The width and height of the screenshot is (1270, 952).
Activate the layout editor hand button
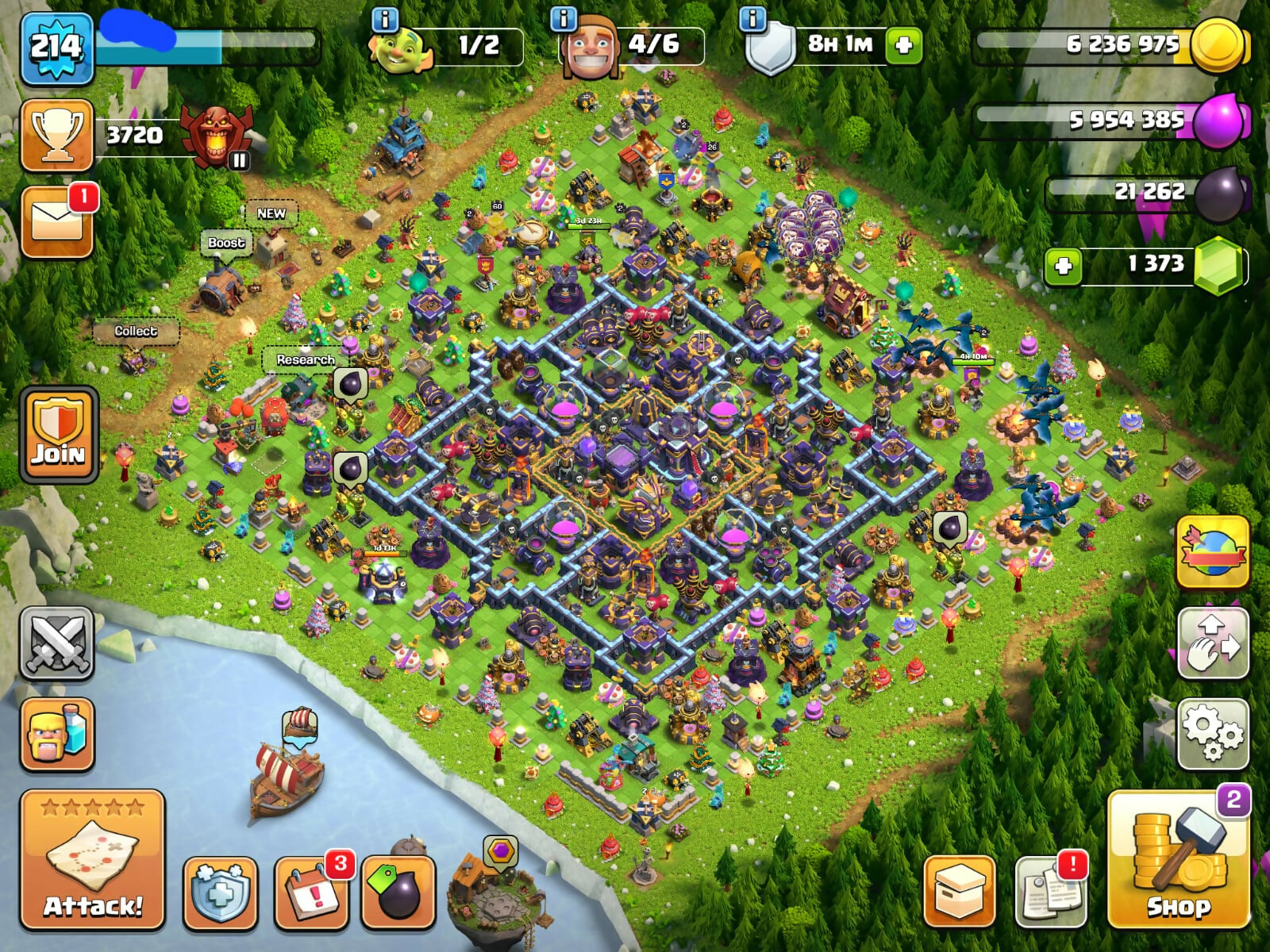[x=1213, y=643]
